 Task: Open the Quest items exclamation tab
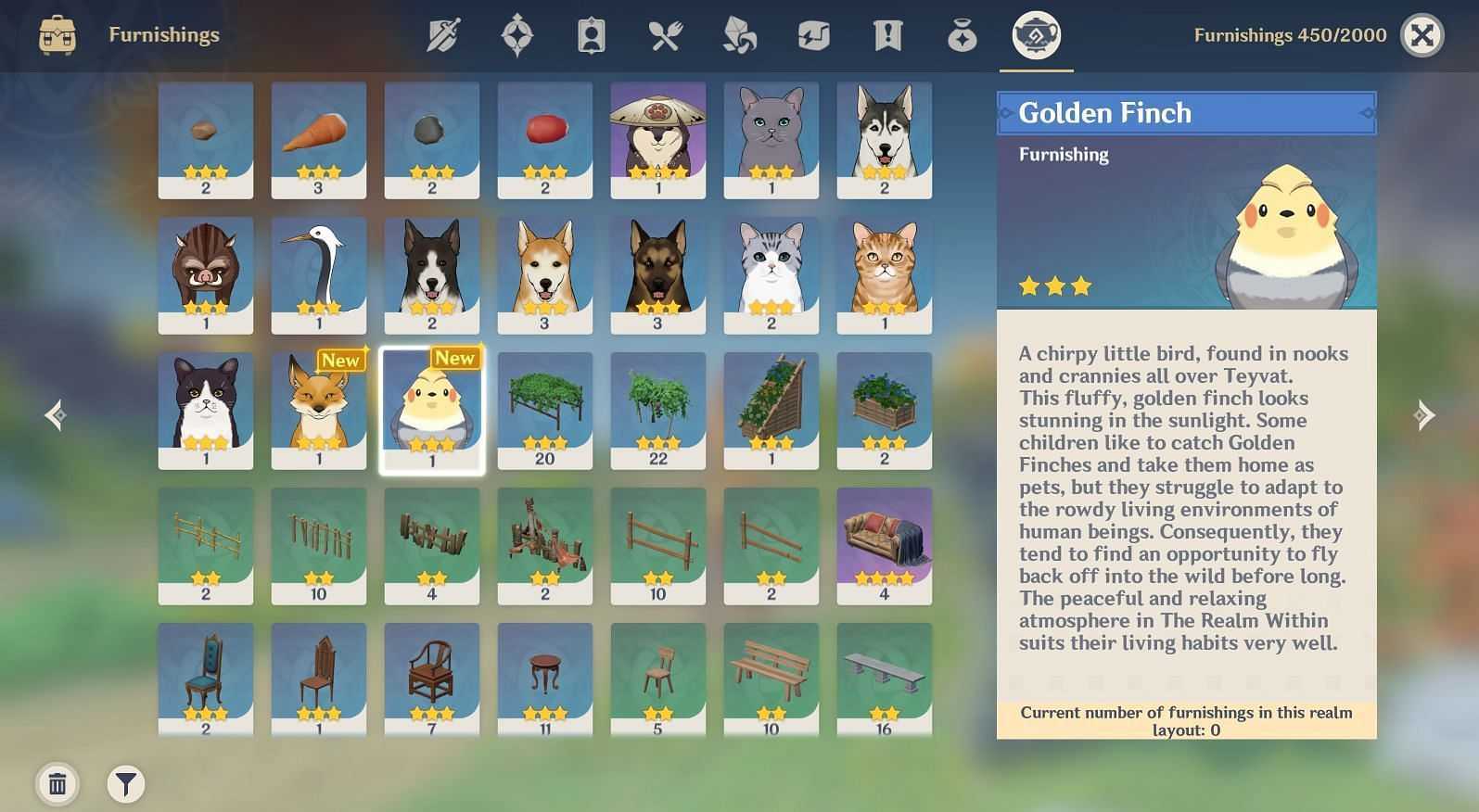tap(887, 36)
